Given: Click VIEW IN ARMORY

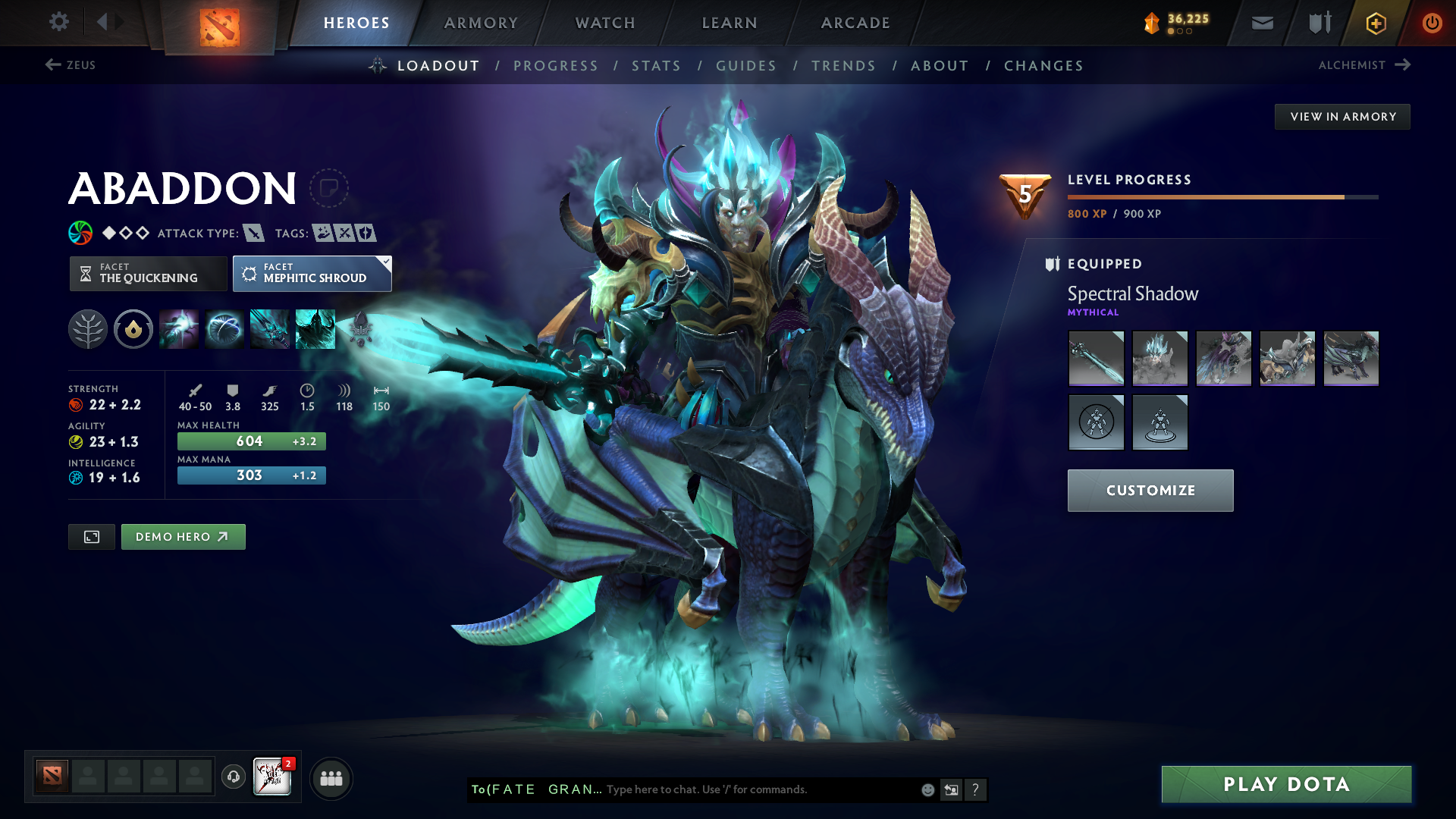Looking at the screenshot, I should (1342, 116).
